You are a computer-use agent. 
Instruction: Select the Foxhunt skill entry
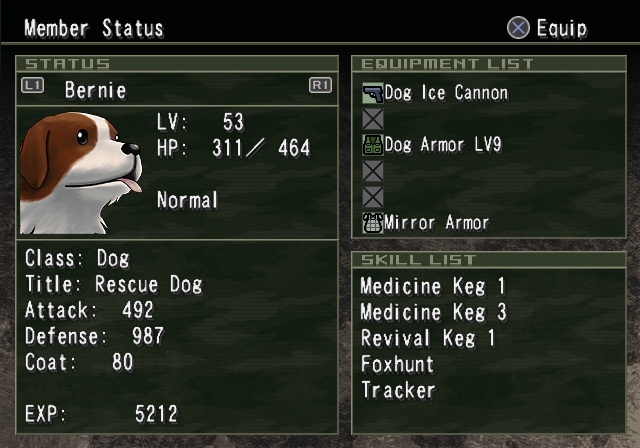tap(396, 364)
